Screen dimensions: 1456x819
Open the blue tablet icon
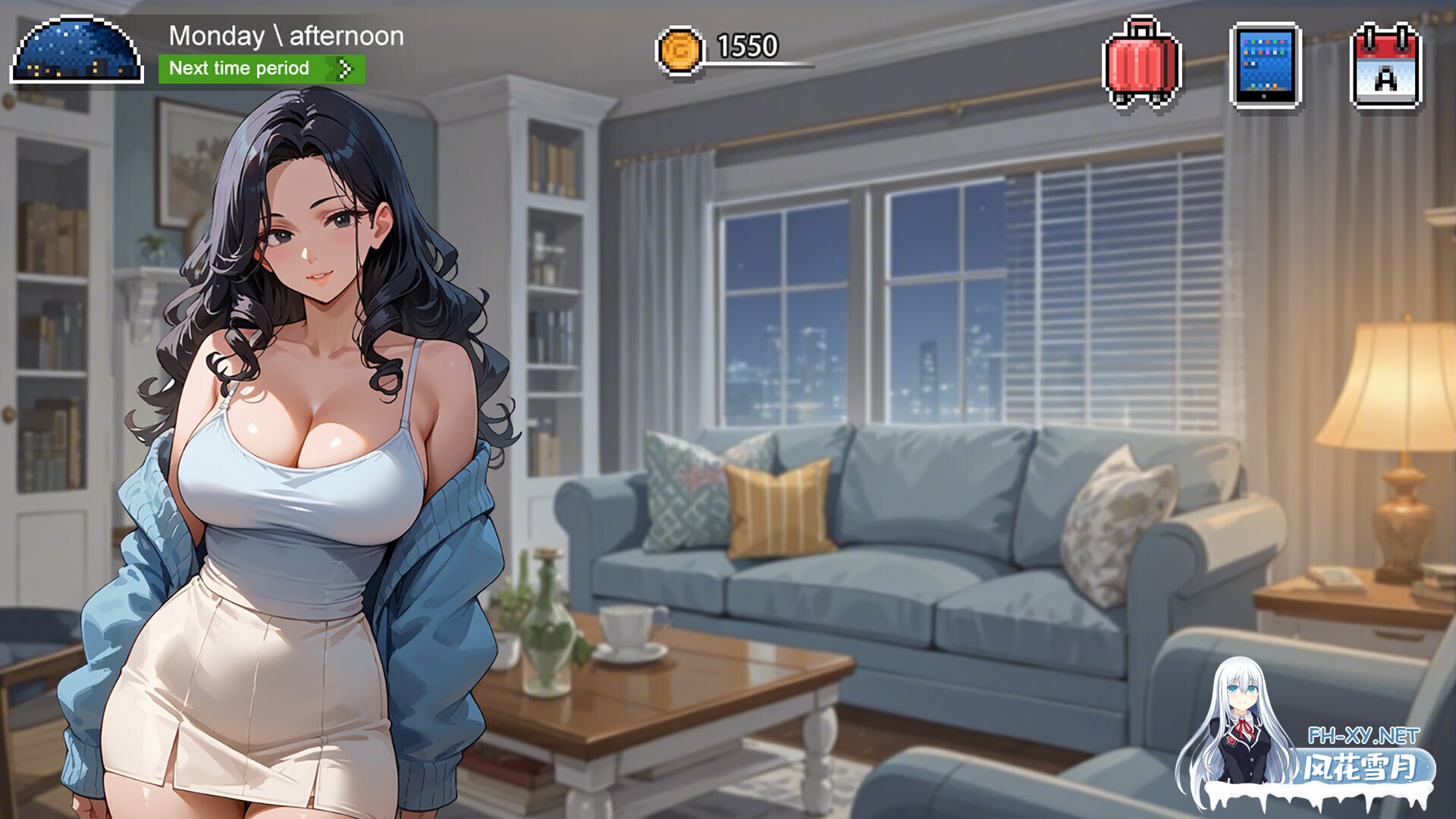[1265, 66]
